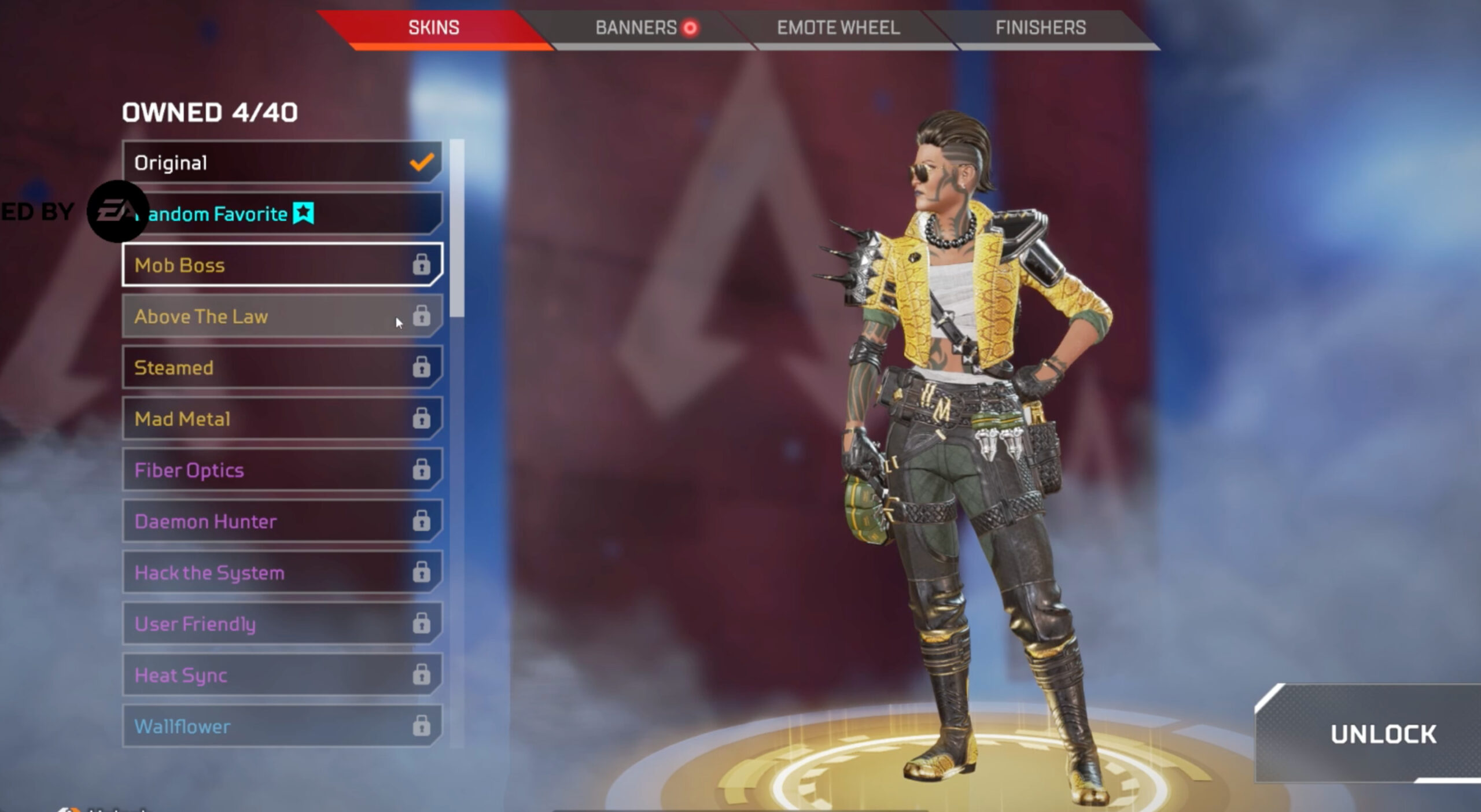This screenshot has height=812, width=1481.
Task: Choose the Fiber Optics skin
Action: pos(282,470)
